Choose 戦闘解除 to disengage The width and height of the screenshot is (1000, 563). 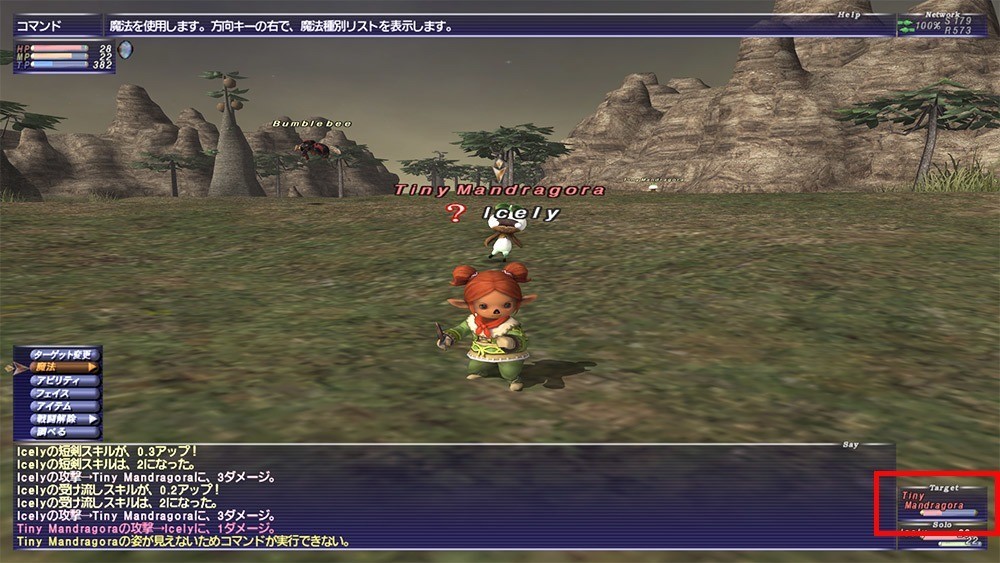(62, 420)
